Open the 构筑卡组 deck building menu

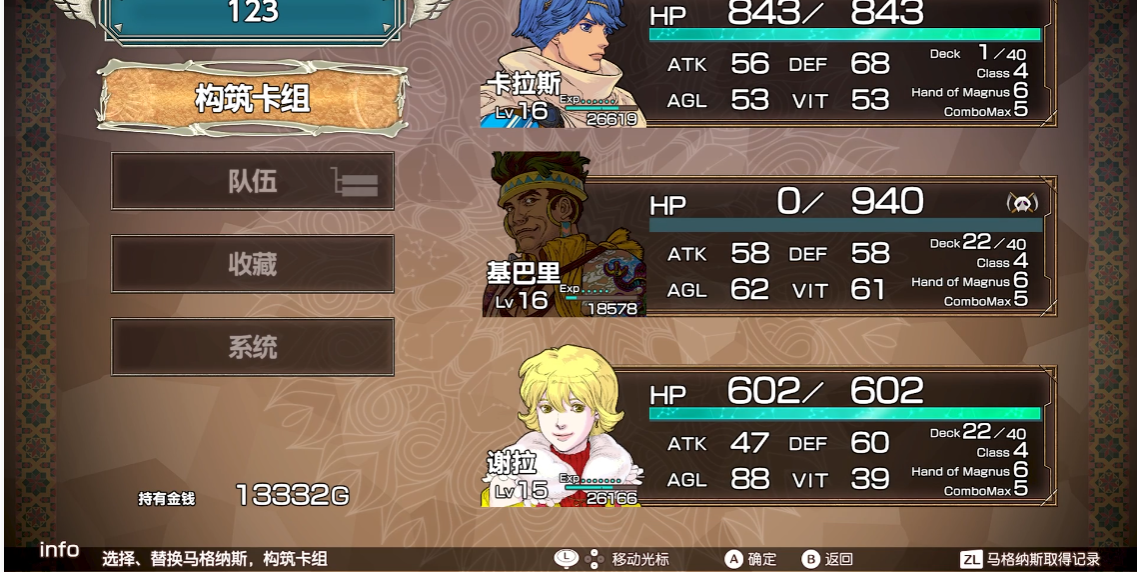click(x=252, y=98)
